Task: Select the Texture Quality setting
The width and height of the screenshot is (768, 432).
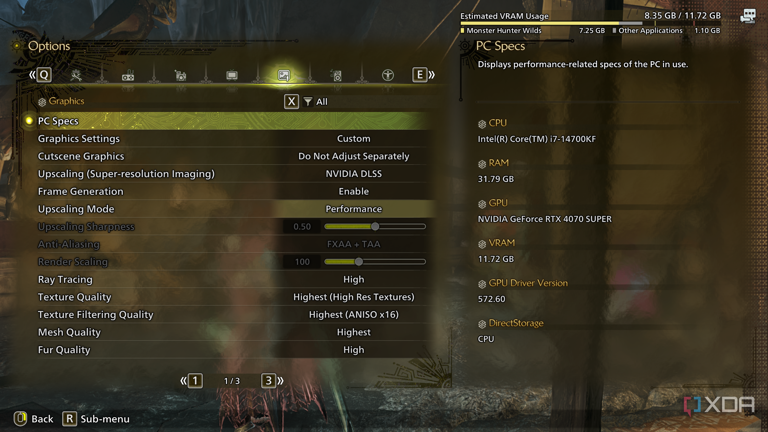Action: pyautogui.click(x=353, y=297)
